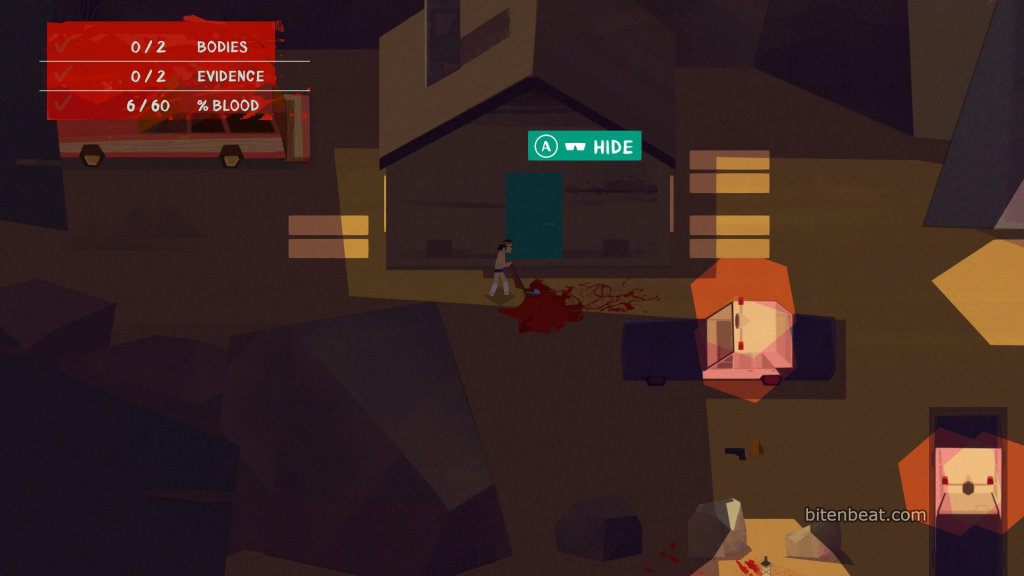Open the bitenbeat.com watermark link
Image resolution: width=1024 pixels, height=576 pixels.
(865, 515)
